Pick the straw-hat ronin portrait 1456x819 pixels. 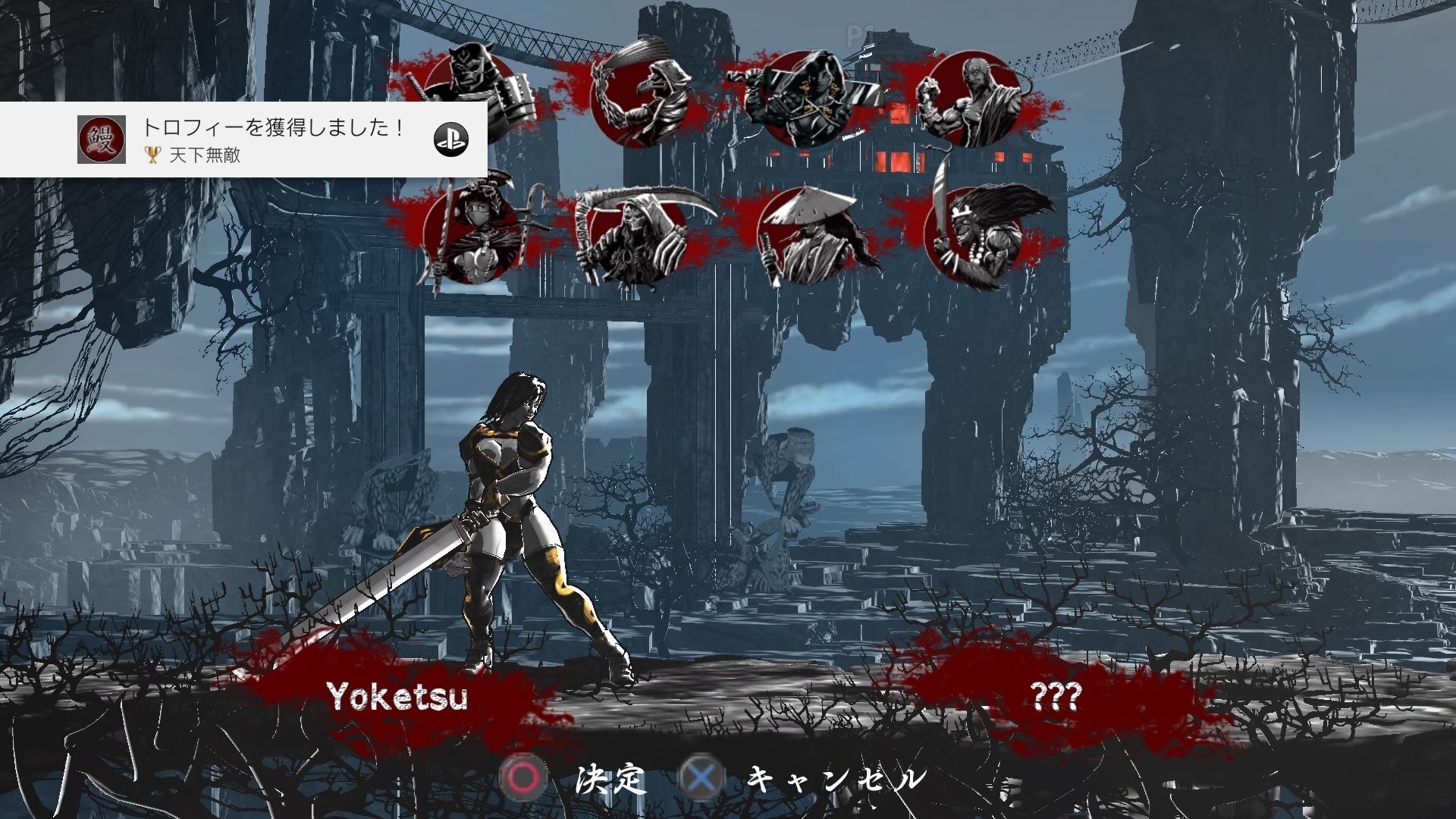(806, 237)
